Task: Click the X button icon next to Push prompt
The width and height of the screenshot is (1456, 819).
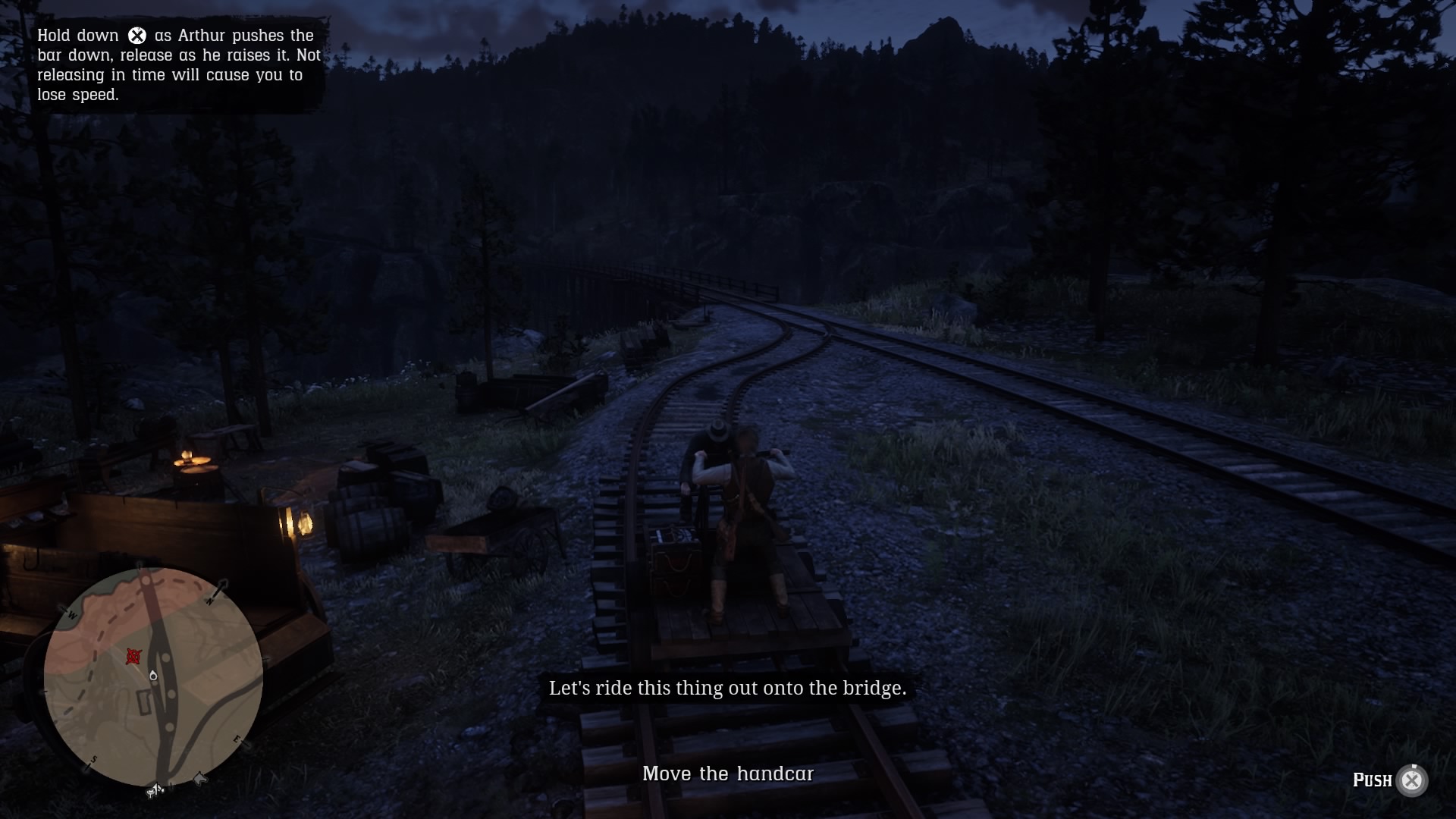Action: coord(1412,780)
